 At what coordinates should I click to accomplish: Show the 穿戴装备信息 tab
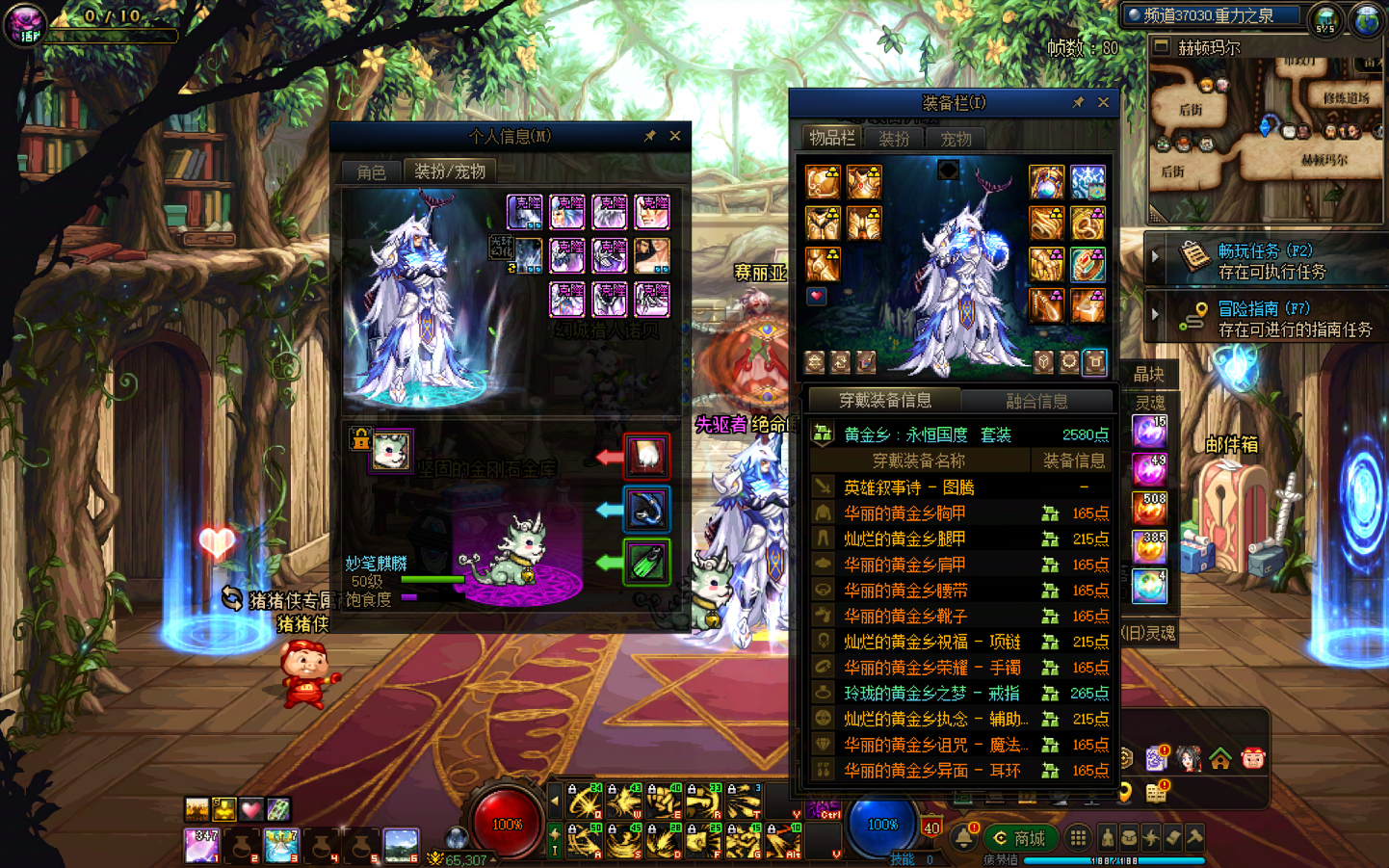884,401
